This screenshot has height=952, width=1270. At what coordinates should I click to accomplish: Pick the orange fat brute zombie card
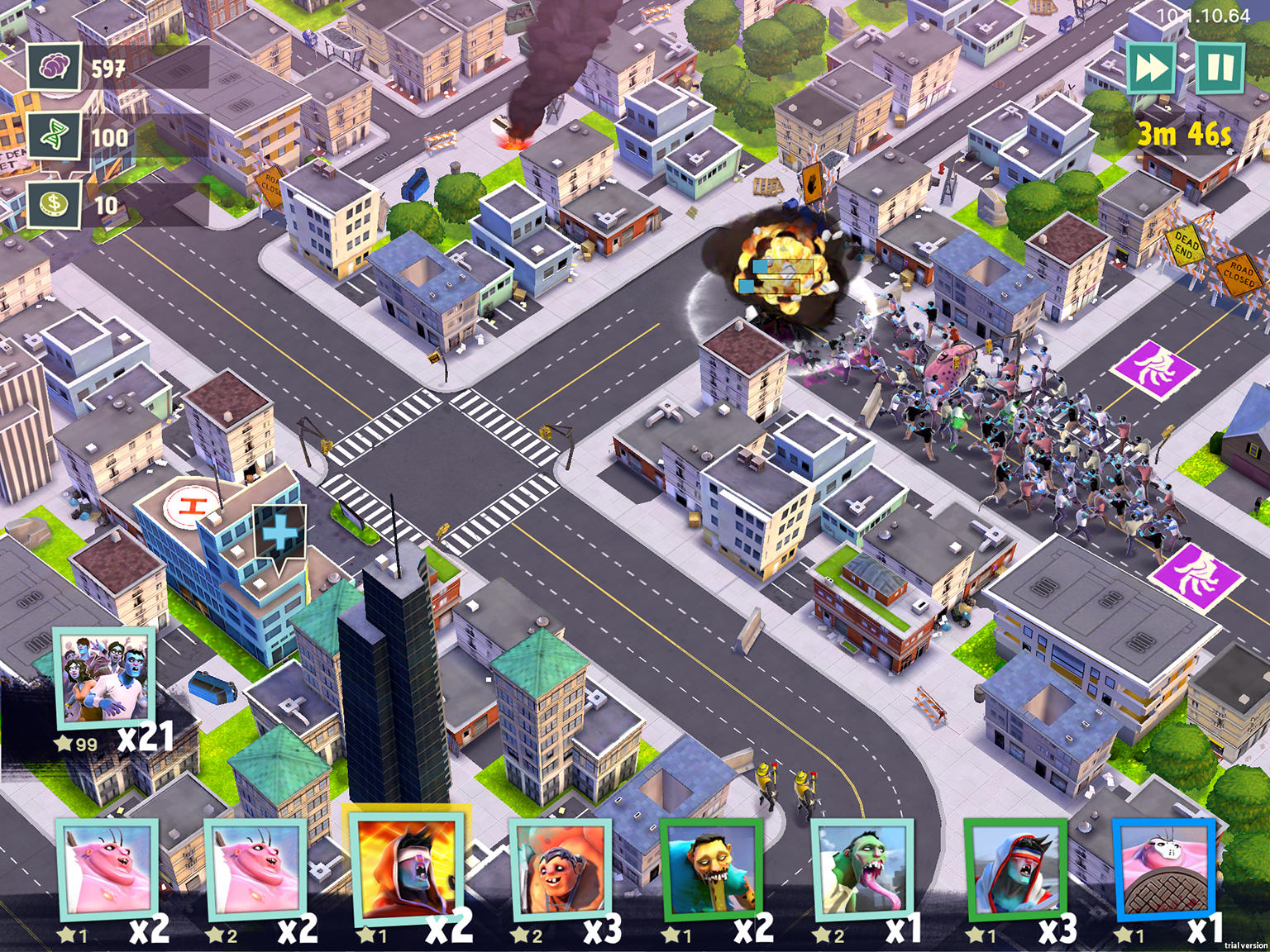pos(561,870)
